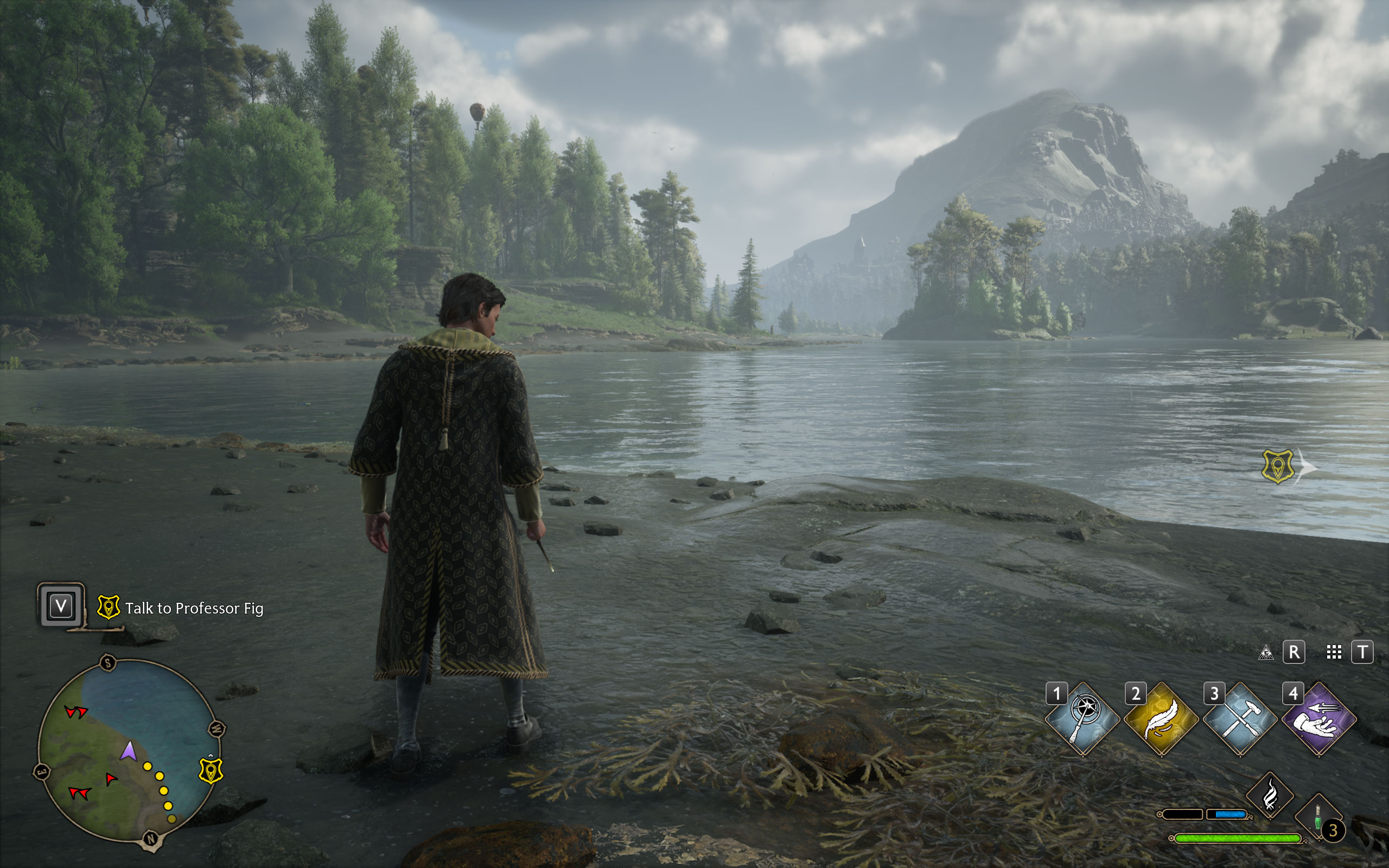The image size is (1389, 868).
Task: Cast the yellow feather Levioso spell
Action: click(1161, 719)
